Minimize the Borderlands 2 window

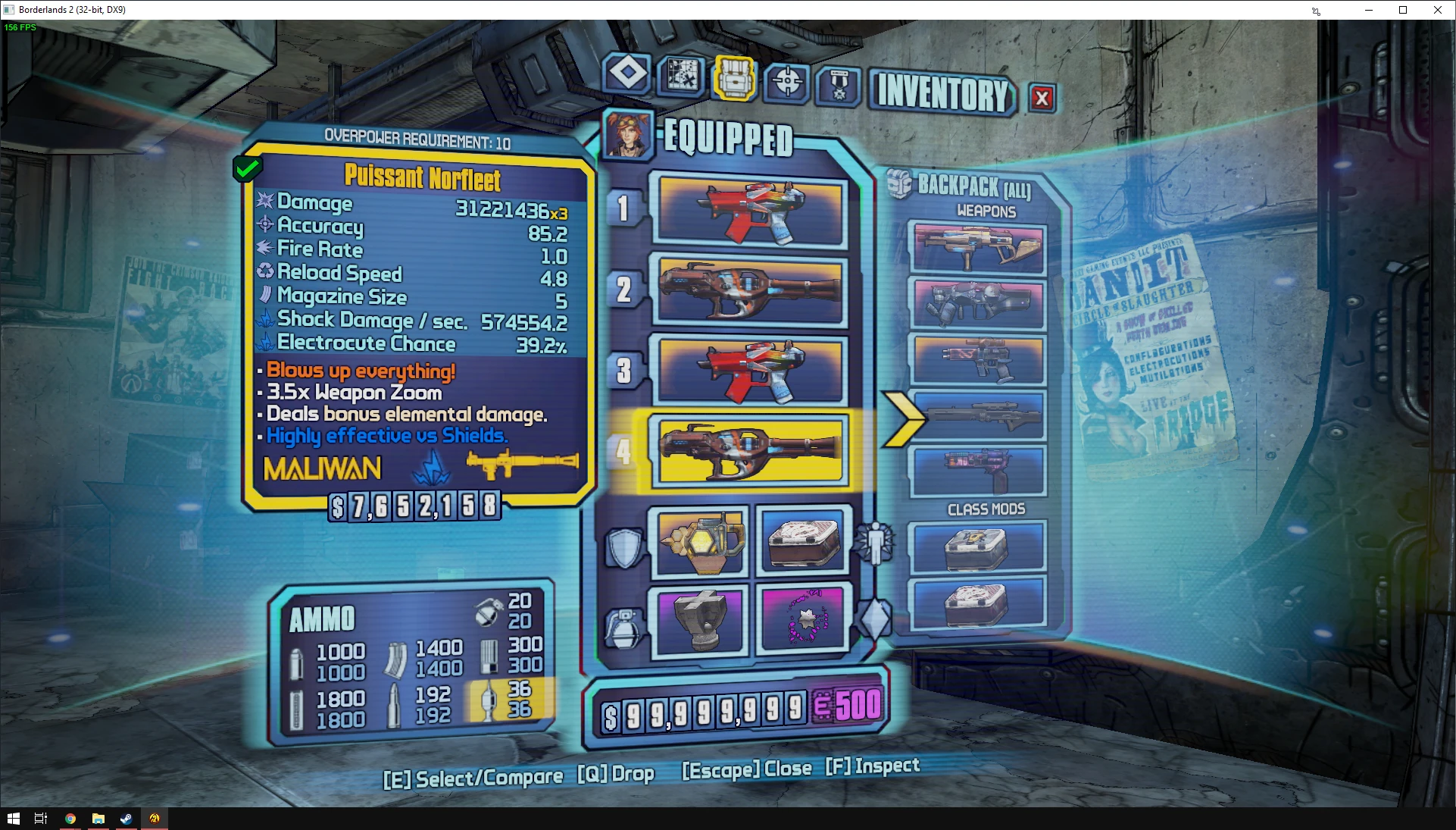click(x=1369, y=10)
